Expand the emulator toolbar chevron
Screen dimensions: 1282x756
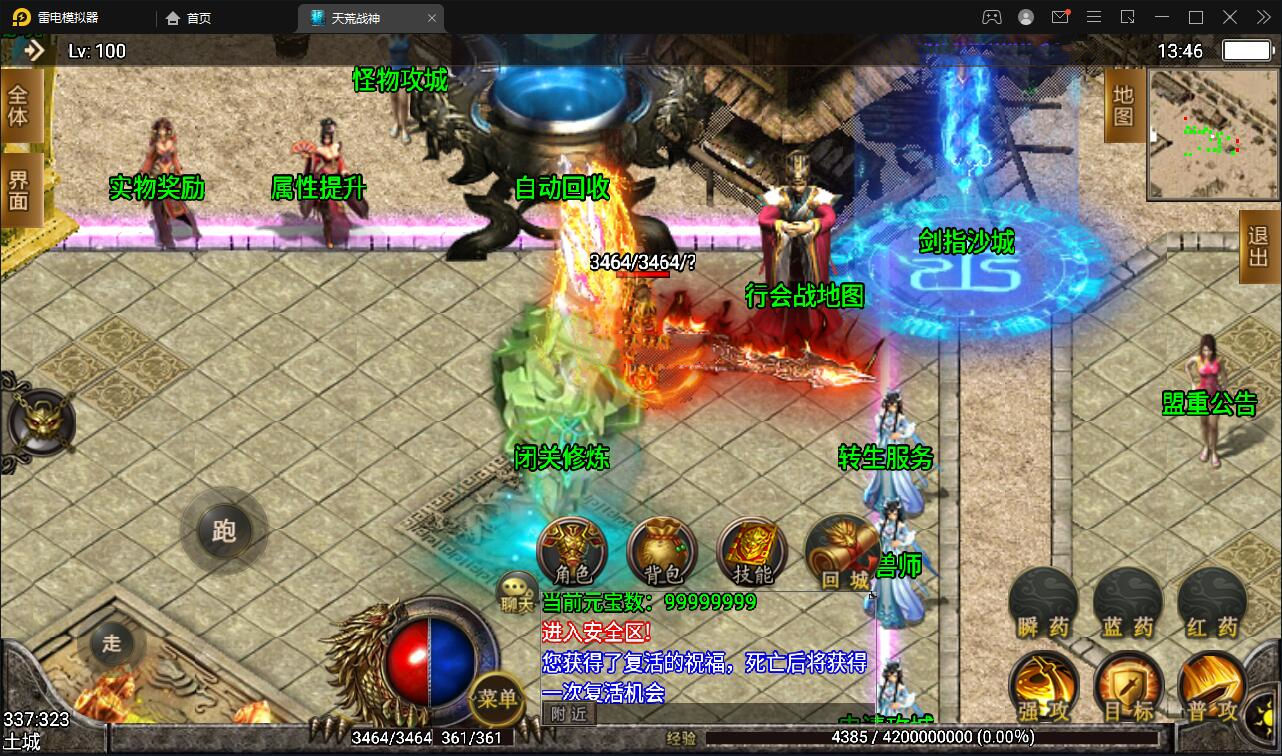(x=1262, y=17)
